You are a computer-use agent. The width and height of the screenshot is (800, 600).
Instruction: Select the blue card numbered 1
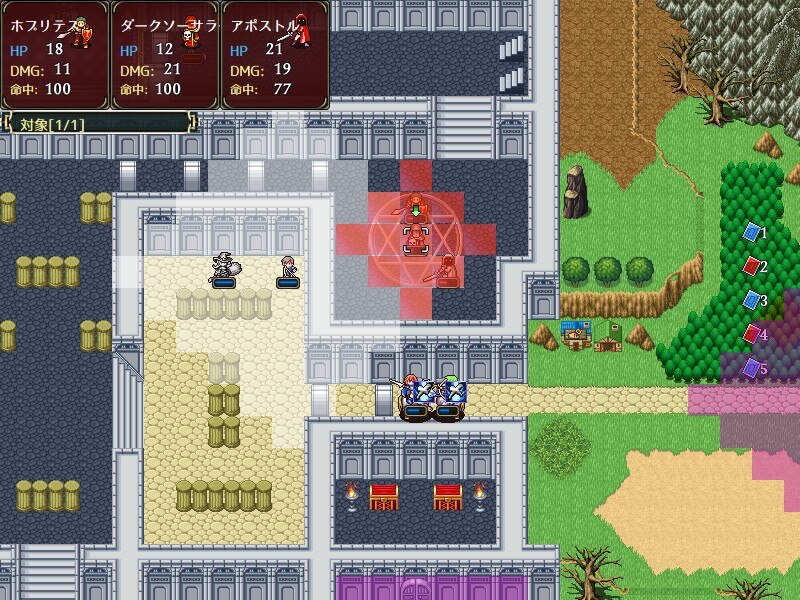(x=751, y=233)
